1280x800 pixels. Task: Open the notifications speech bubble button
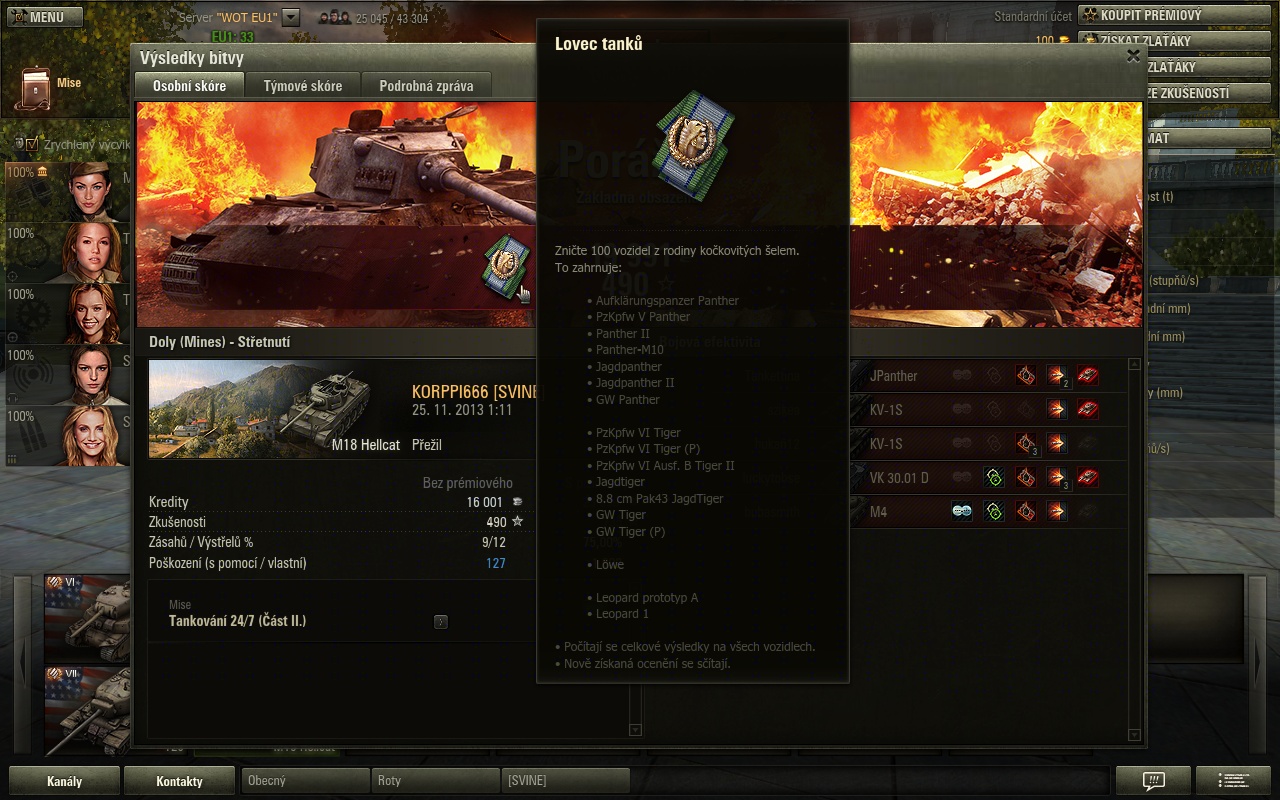1153,781
